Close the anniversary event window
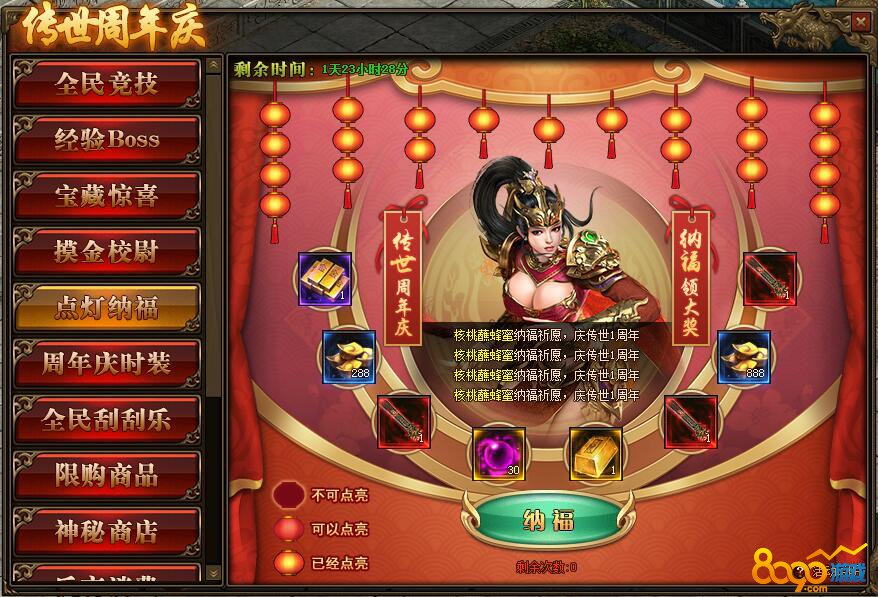 859,20
